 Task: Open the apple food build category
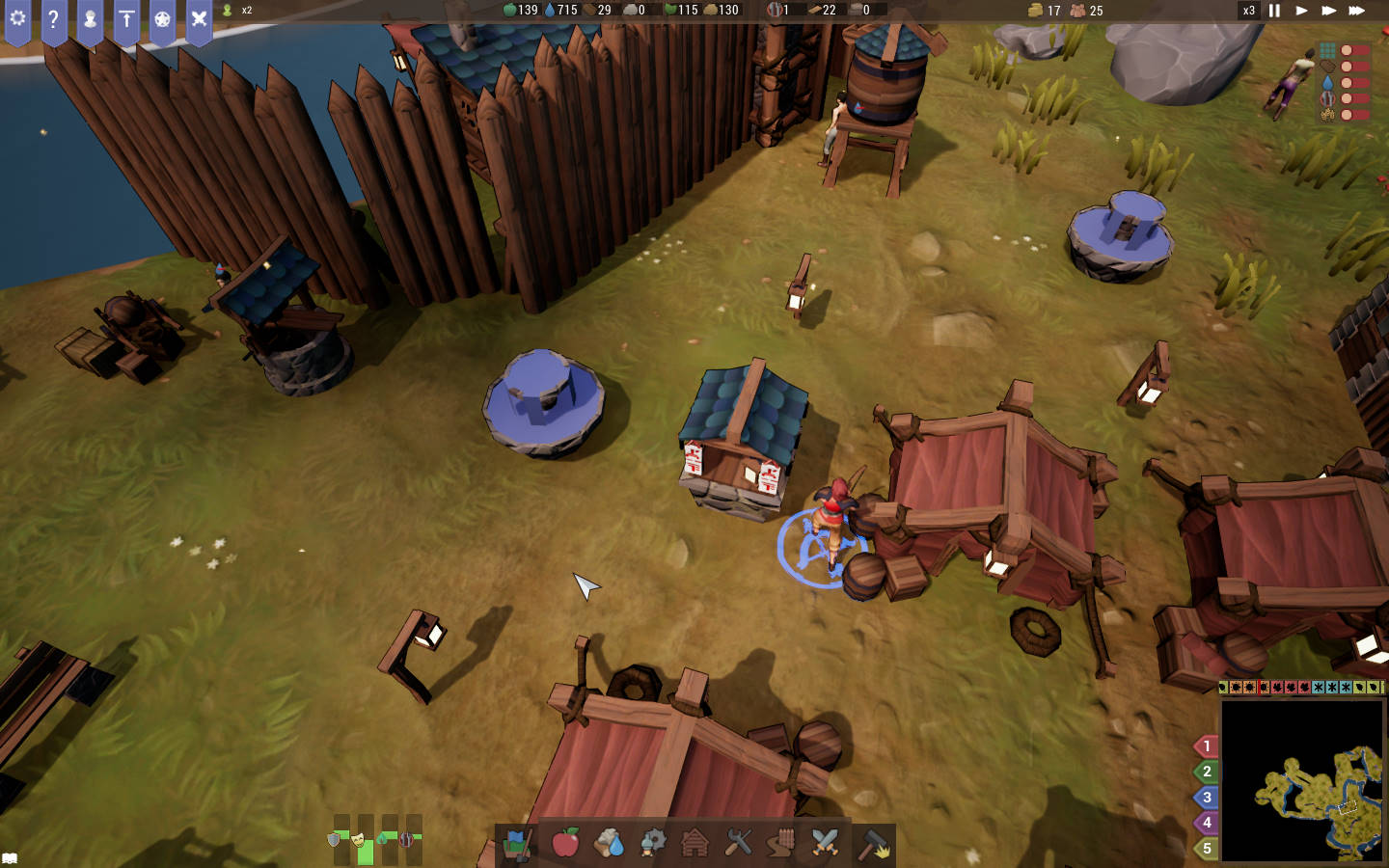(565, 843)
